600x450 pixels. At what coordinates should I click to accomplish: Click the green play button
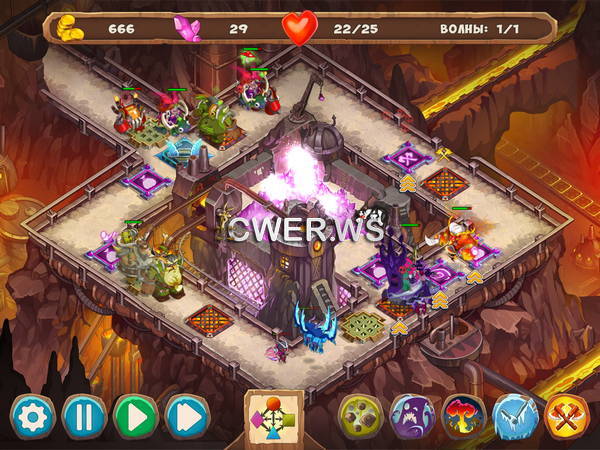(x=136, y=416)
